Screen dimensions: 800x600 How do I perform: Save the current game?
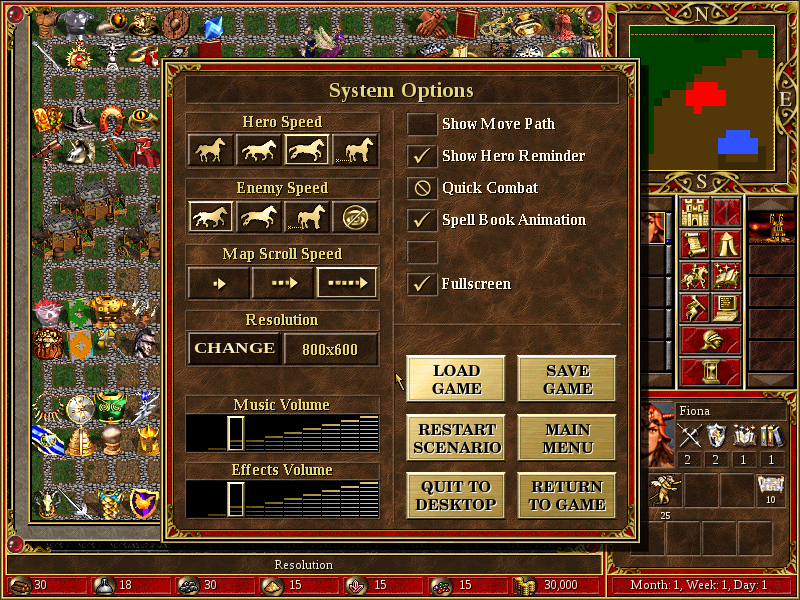(567, 379)
